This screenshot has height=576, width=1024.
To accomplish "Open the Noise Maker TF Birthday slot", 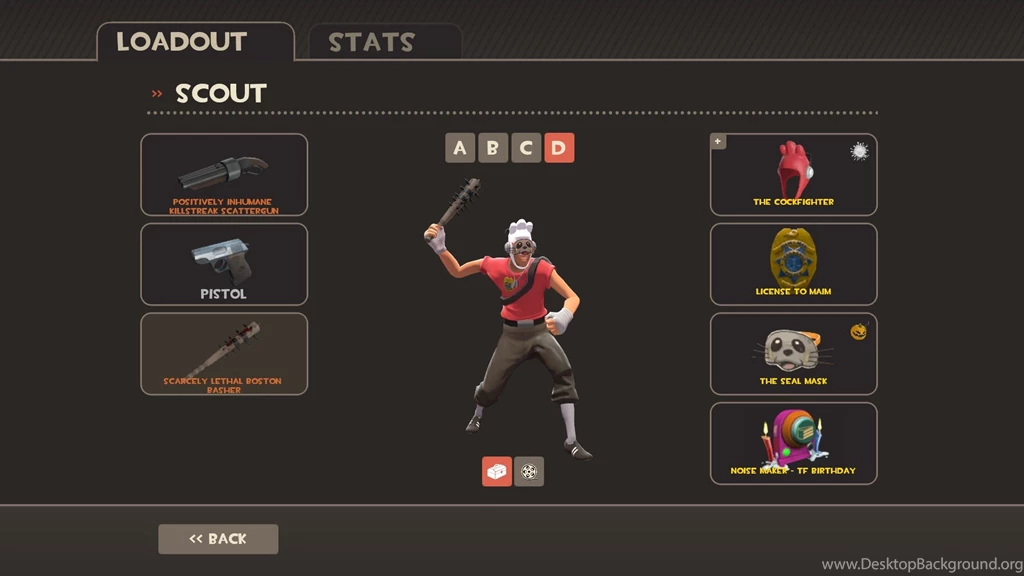I will [x=793, y=443].
